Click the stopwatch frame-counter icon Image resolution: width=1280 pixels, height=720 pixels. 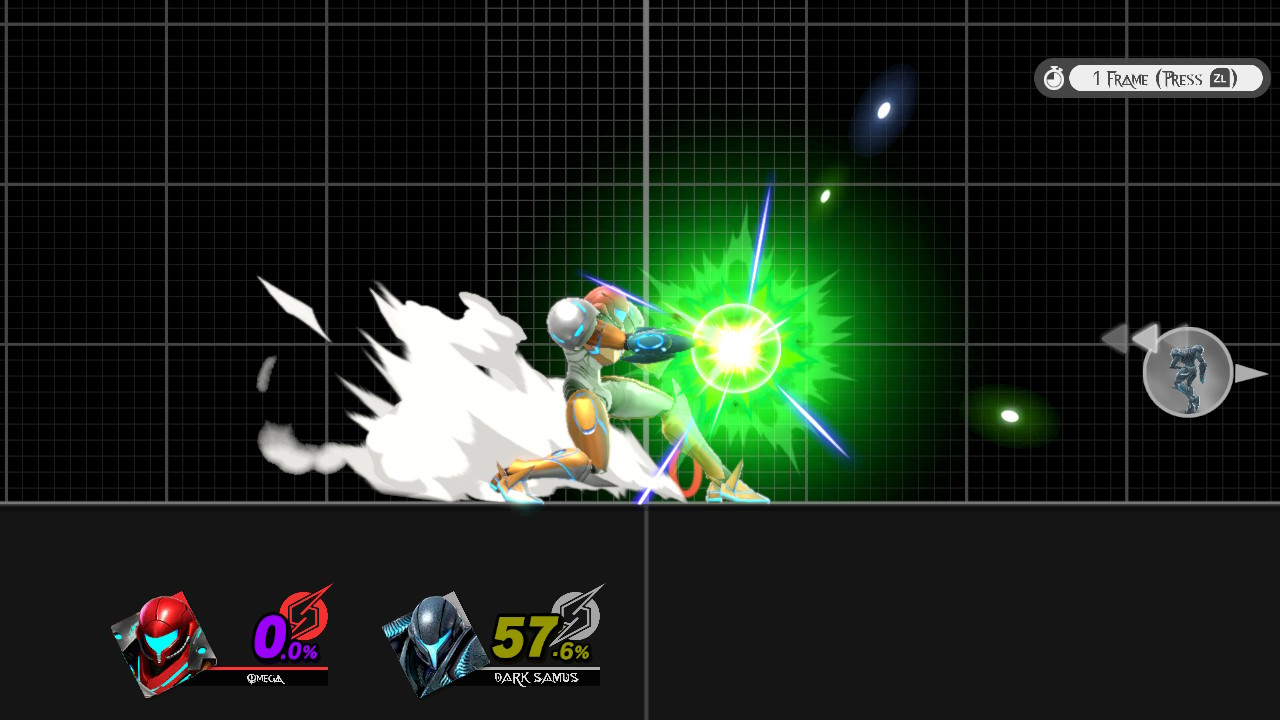click(1053, 77)
